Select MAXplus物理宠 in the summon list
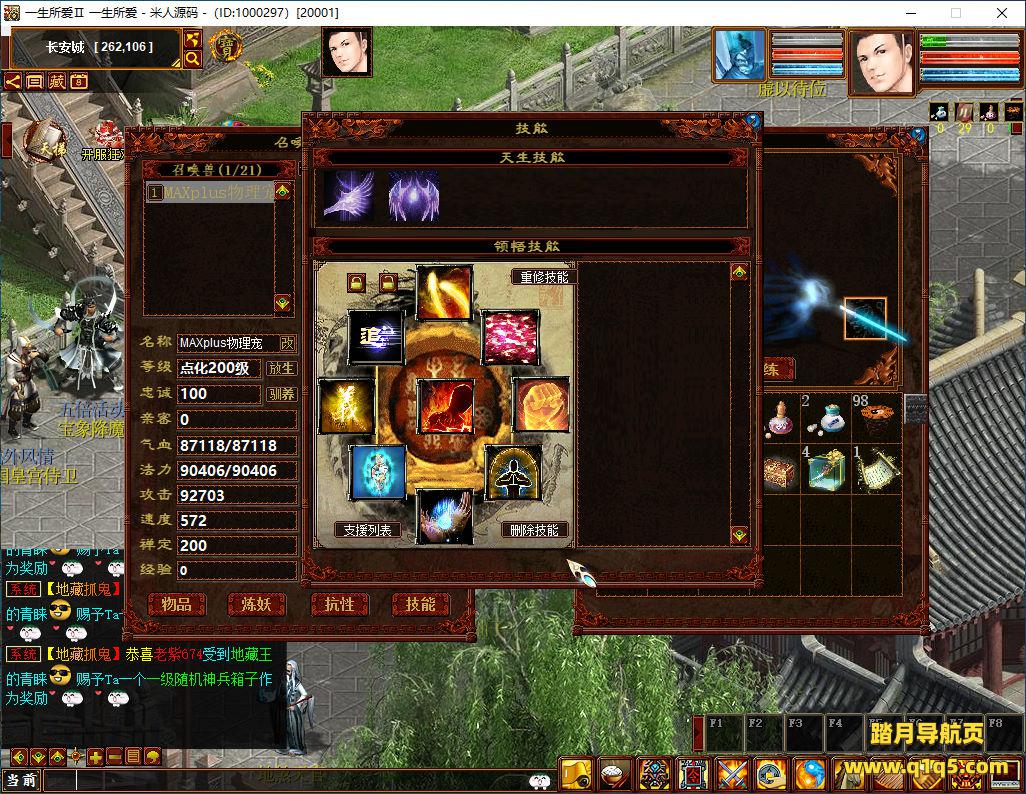 (x=210, y=192)
